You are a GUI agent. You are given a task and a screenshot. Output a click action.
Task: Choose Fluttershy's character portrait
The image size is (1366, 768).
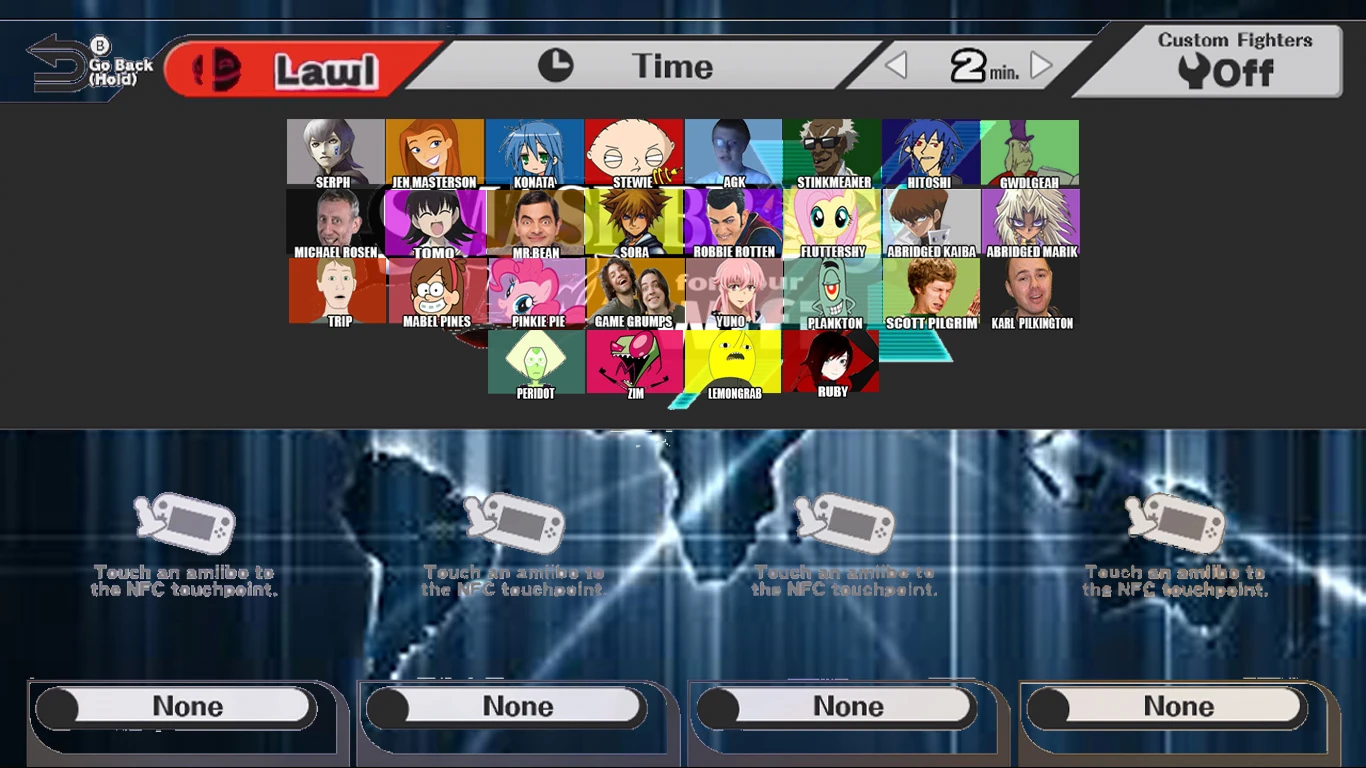[x=832, y=221]
